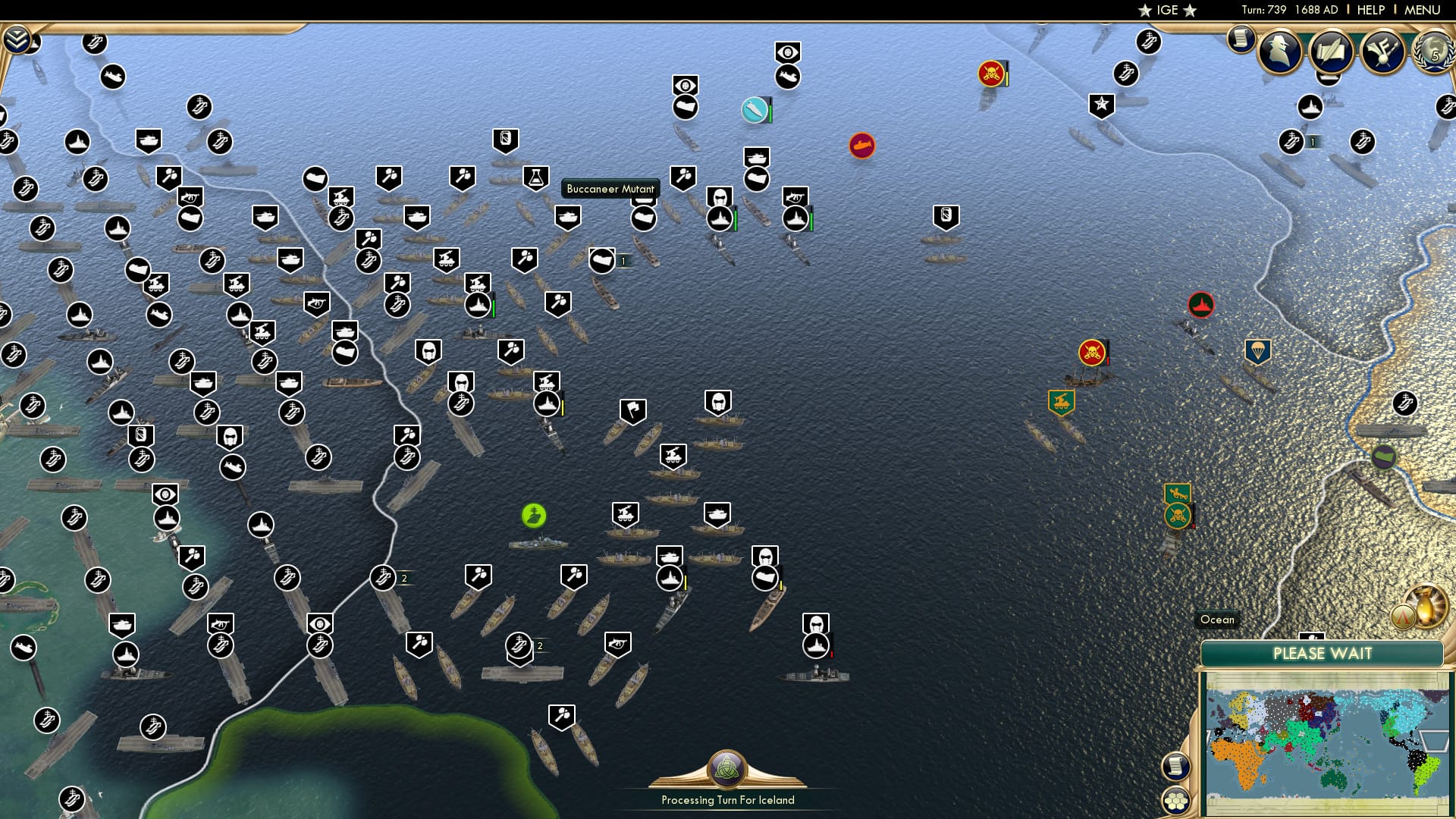Open the notification log above the hexagon button
Image resolution: width=1456 pixels, height=819 pixels.
(1175, 766)
